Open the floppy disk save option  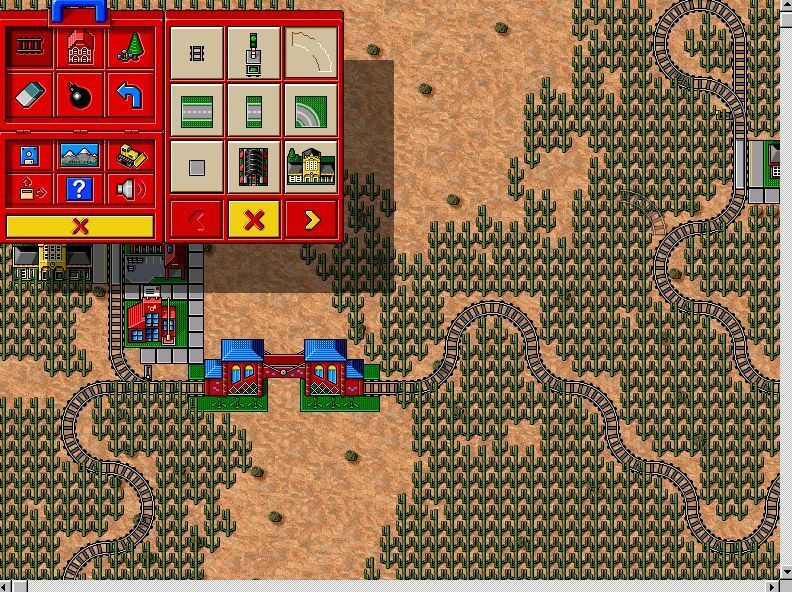click(x=30, y=156)
